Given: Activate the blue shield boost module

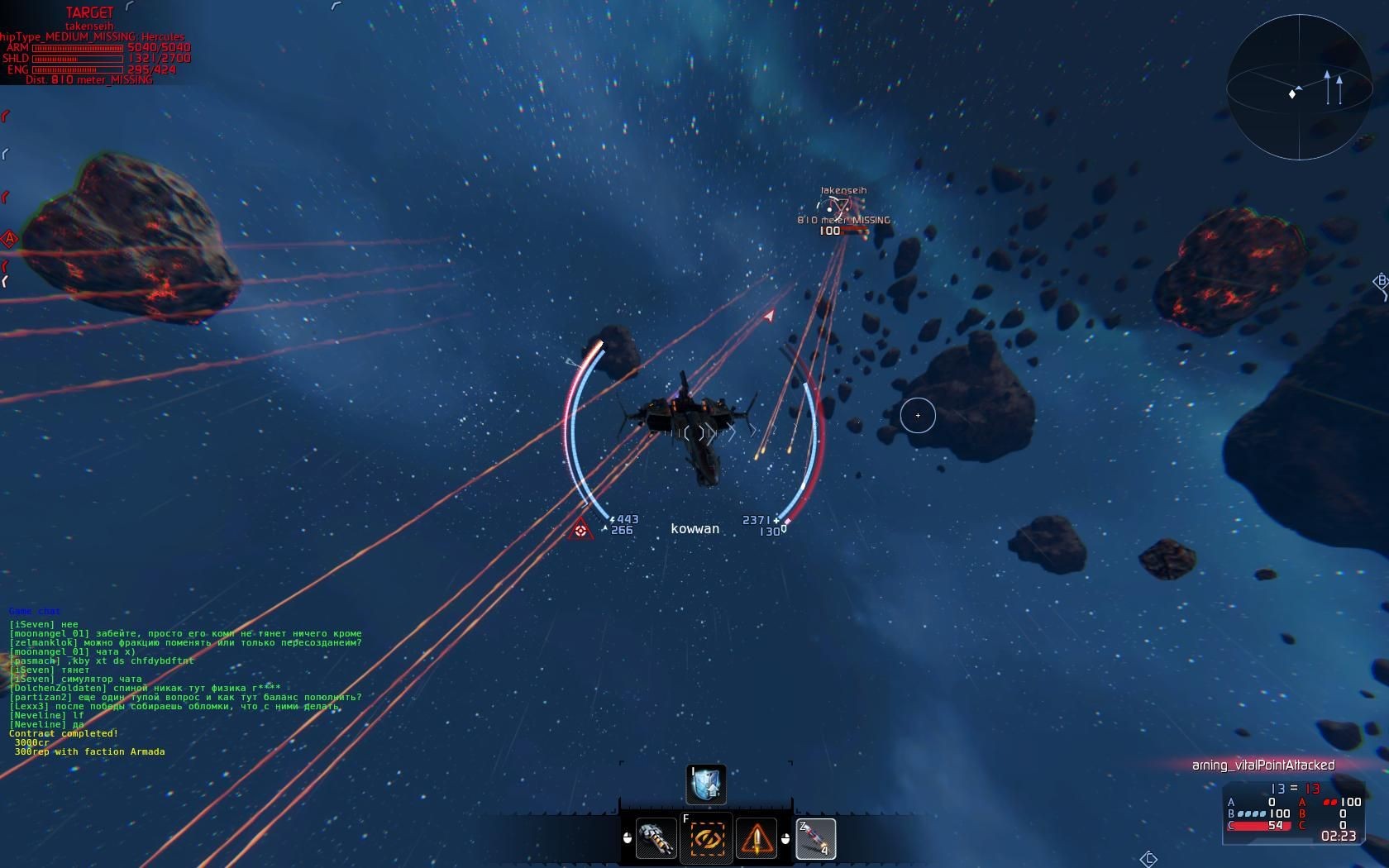Looking at the screenshot, I should (706, 785).
